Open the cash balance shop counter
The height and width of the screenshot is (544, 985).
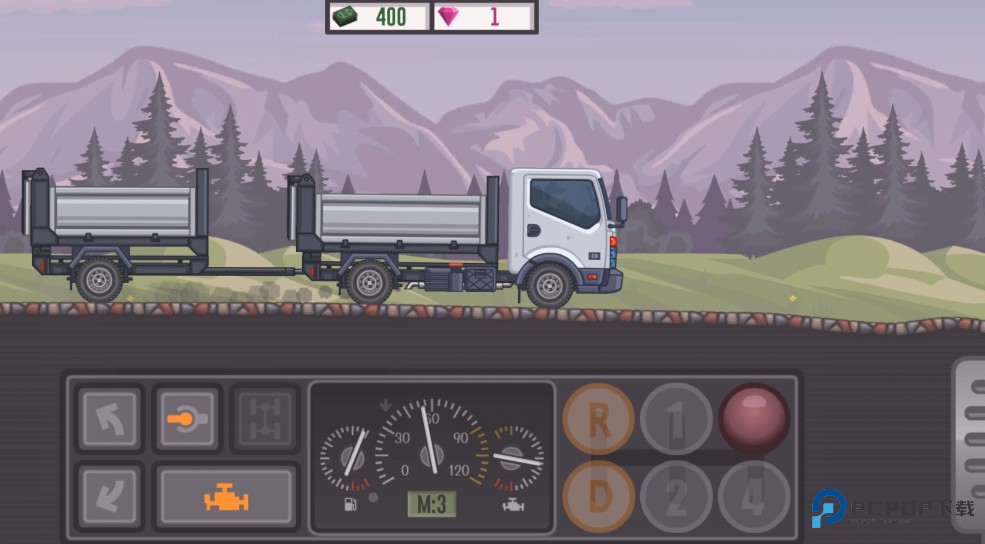[378, 17]
